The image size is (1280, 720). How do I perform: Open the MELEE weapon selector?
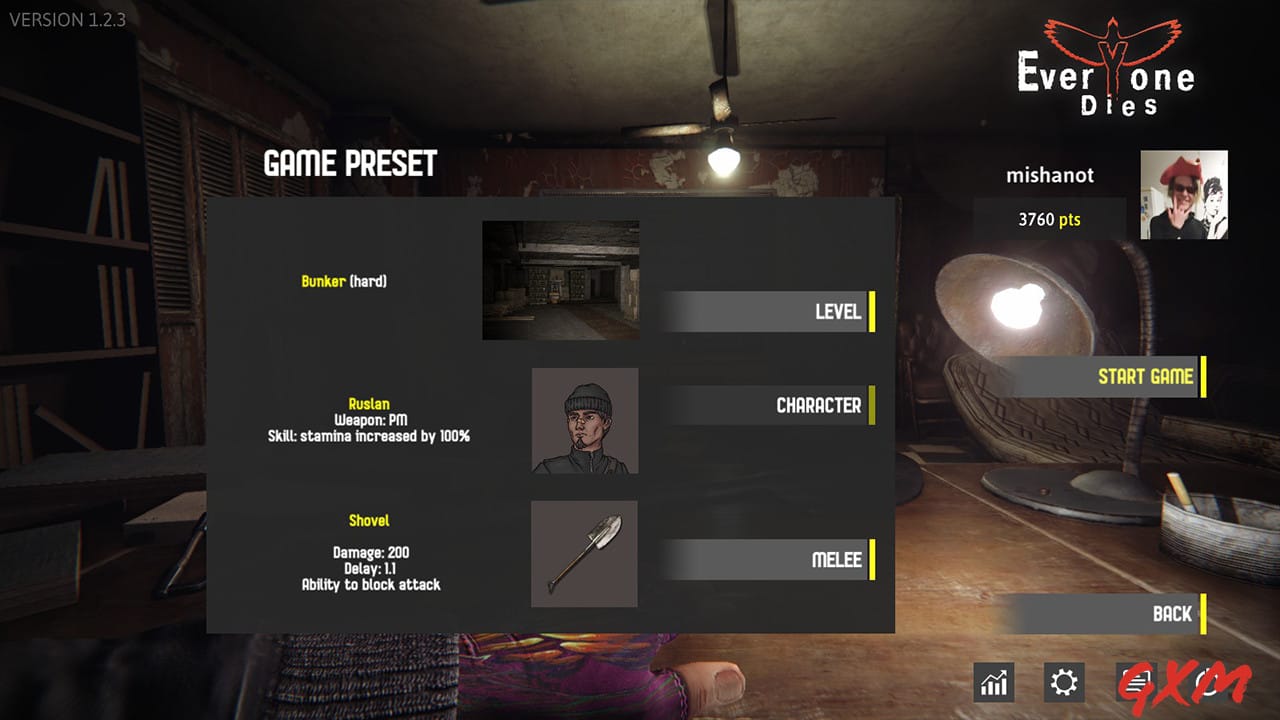770,560
